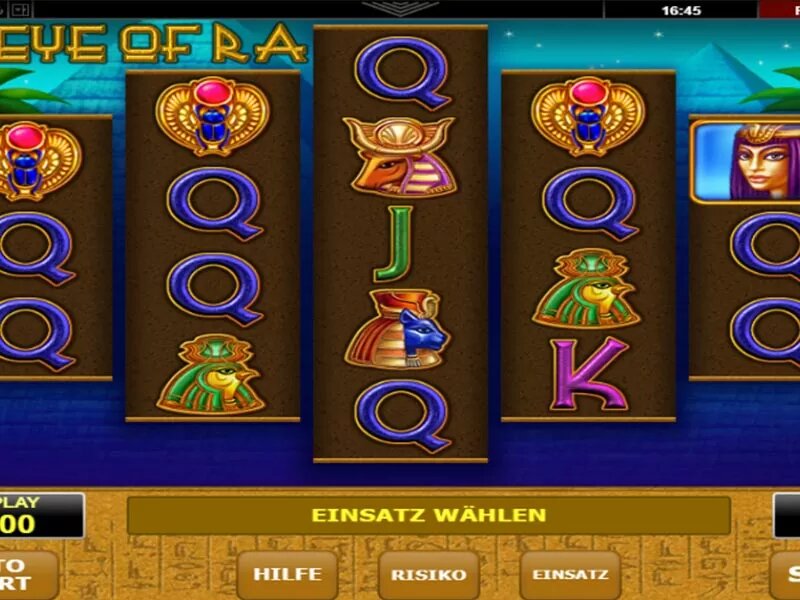Click the red button in the top bar
The image size is (800, 600).
(x=780, y=10)
